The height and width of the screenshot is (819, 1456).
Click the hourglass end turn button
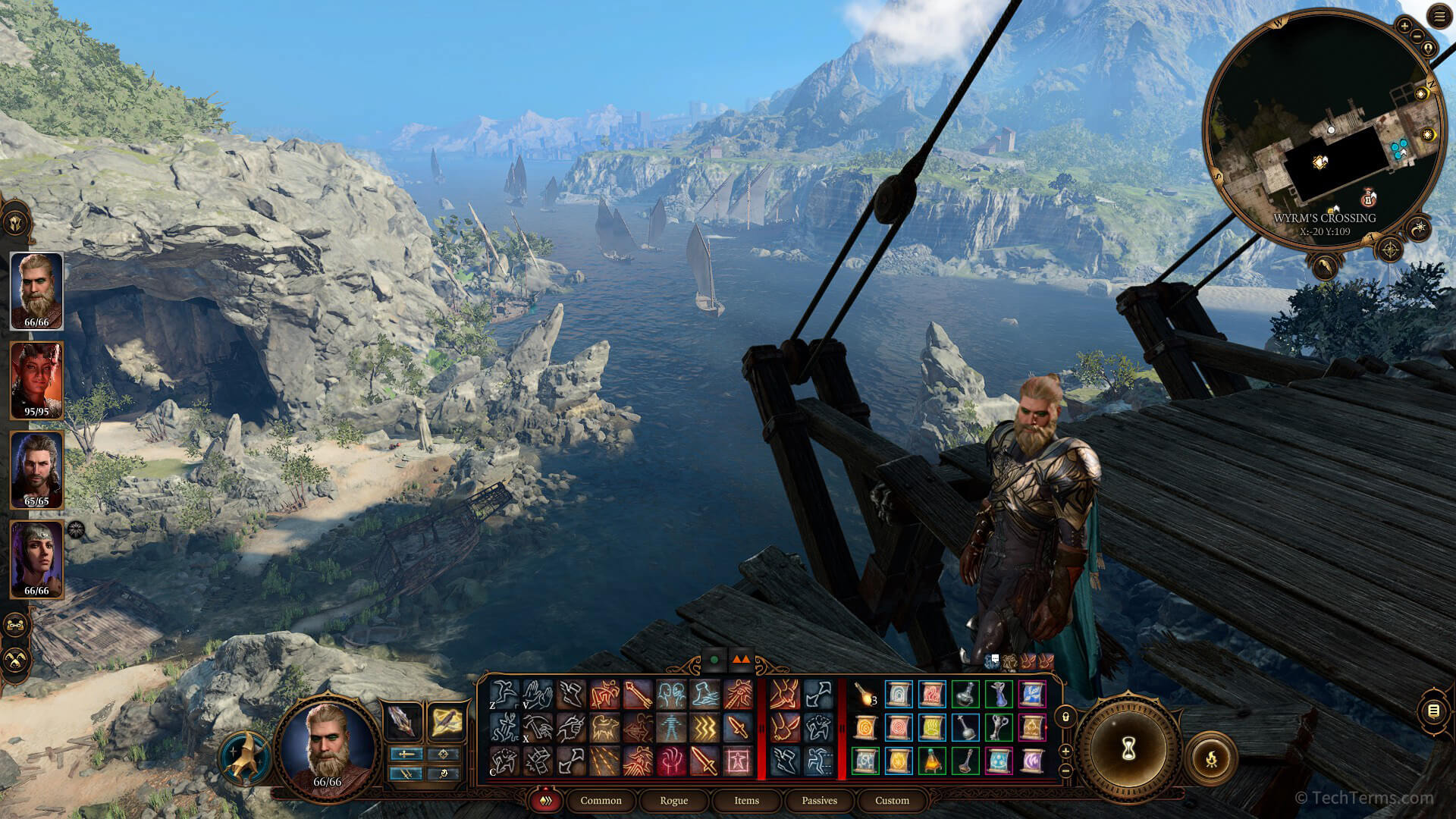click(1128, 749)
